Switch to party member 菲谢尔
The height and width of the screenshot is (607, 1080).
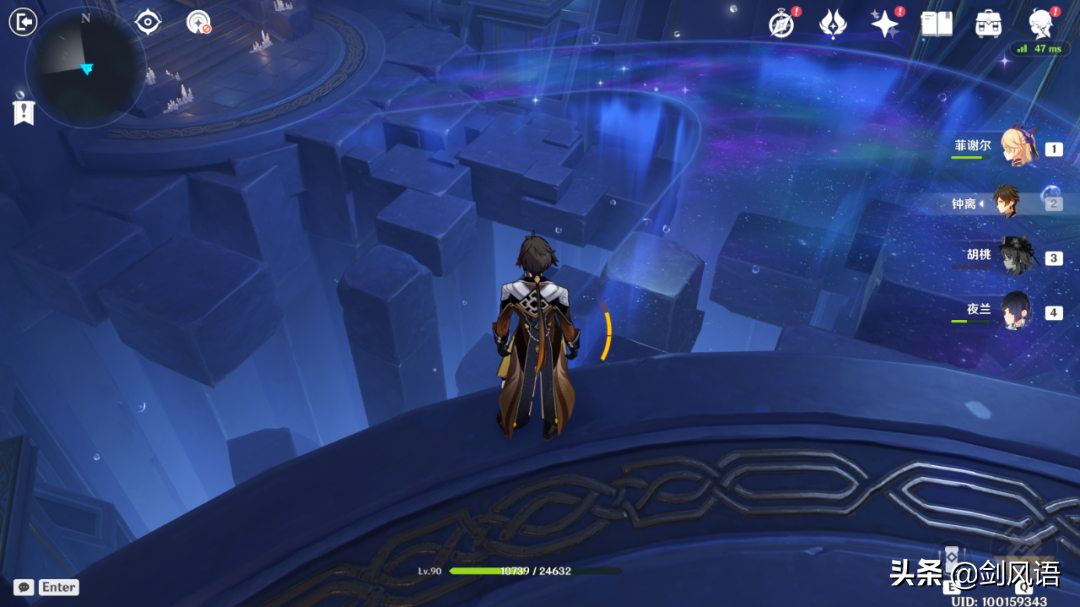click(x=1018, y=148)
